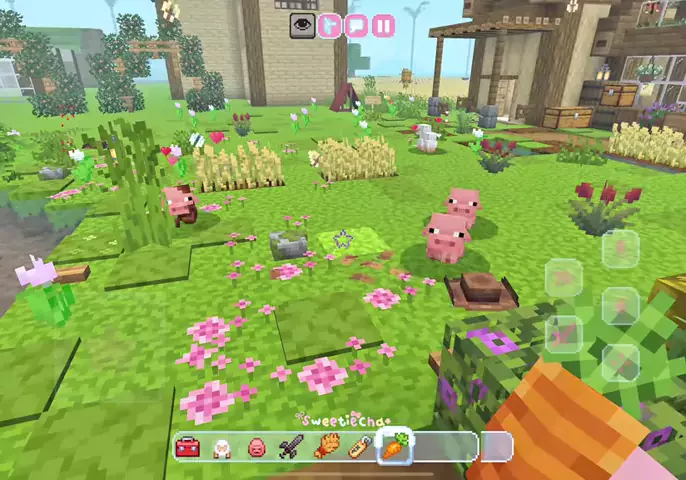Open the emote menu figure button
The image size is (686, 480).
click(x=330, y=26)
